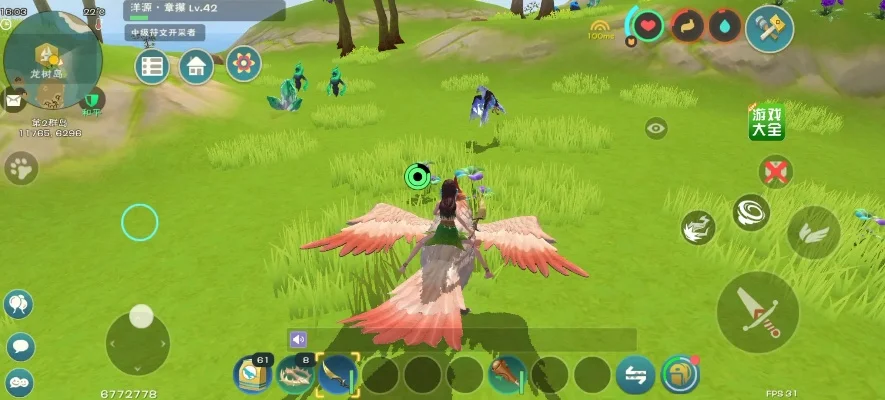Select the curved blade hotbar slot
The height and width of the screenshot is (400, 885).
pos(337,374)
